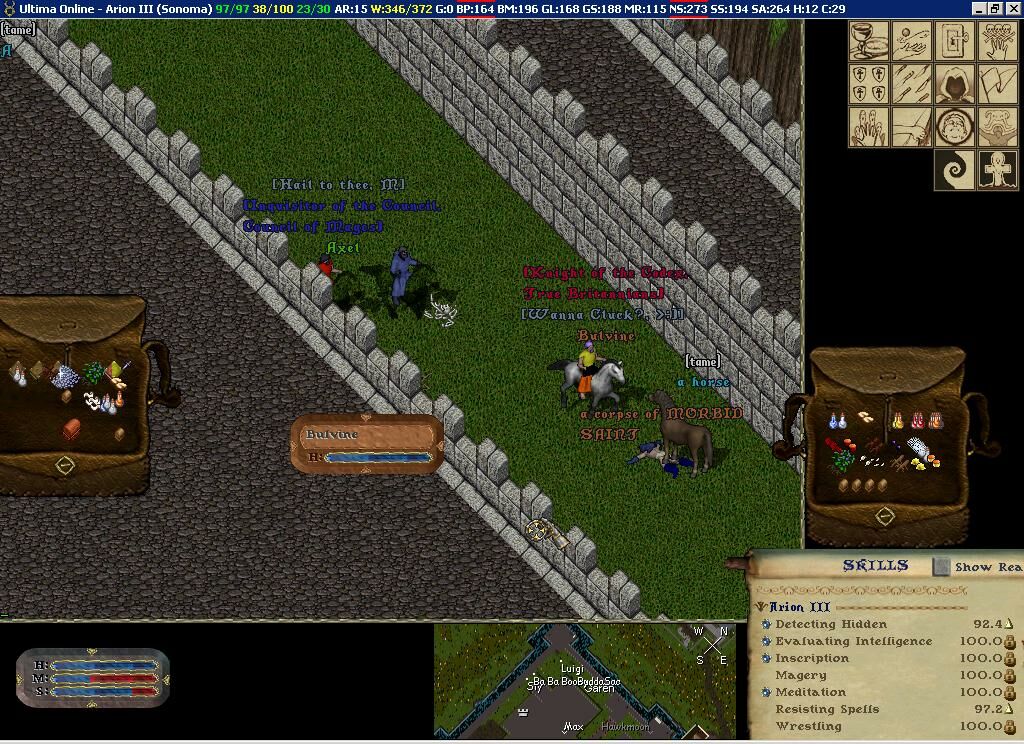Activate the key and locked door spell icon
The height and width of the screenshot is (744, 1024).
(954, 42)
